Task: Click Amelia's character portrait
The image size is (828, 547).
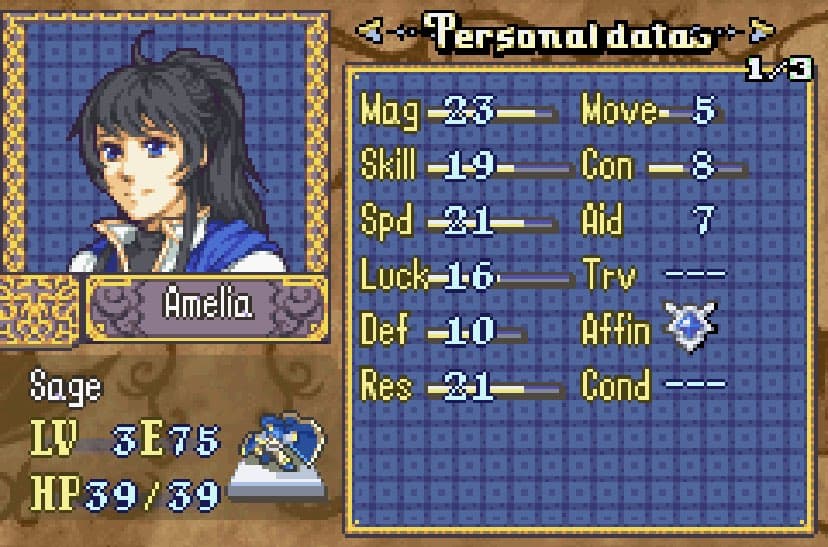Action: [x=165, y=145]
